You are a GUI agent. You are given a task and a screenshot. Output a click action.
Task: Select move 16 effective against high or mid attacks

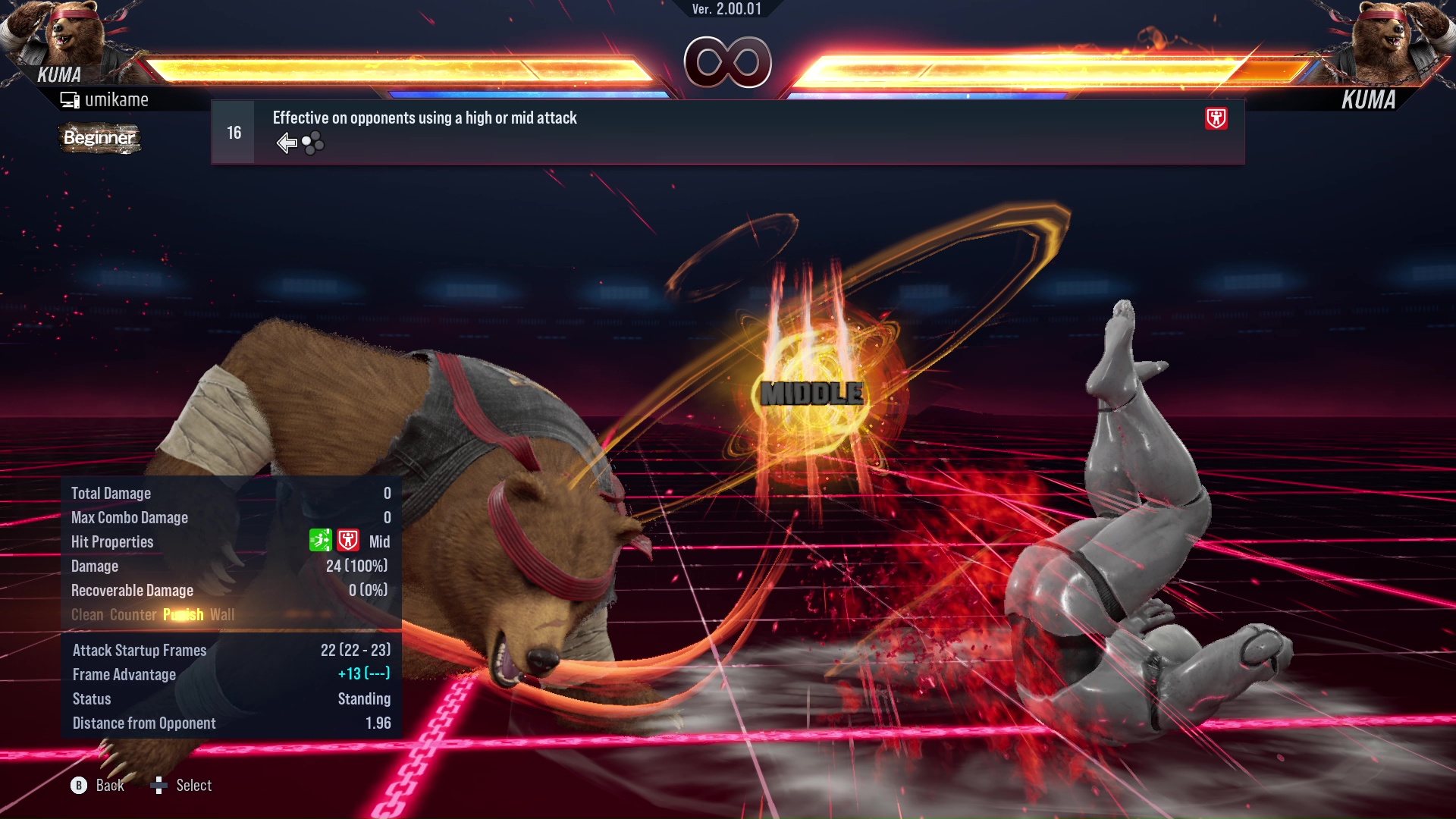[x=726, y=132]
